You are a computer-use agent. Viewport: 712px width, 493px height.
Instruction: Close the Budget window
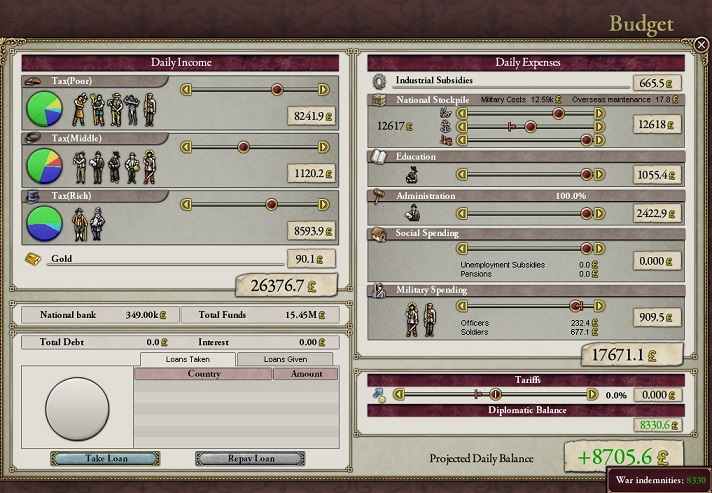(x=701, y=44)
